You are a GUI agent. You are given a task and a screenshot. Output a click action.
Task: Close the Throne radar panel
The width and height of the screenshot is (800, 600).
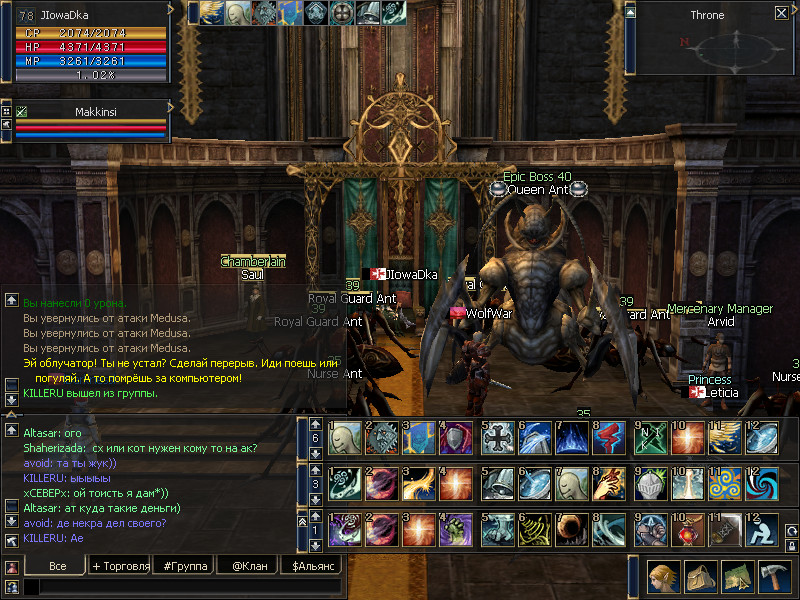pyautogui.click(x=781, y=13)
